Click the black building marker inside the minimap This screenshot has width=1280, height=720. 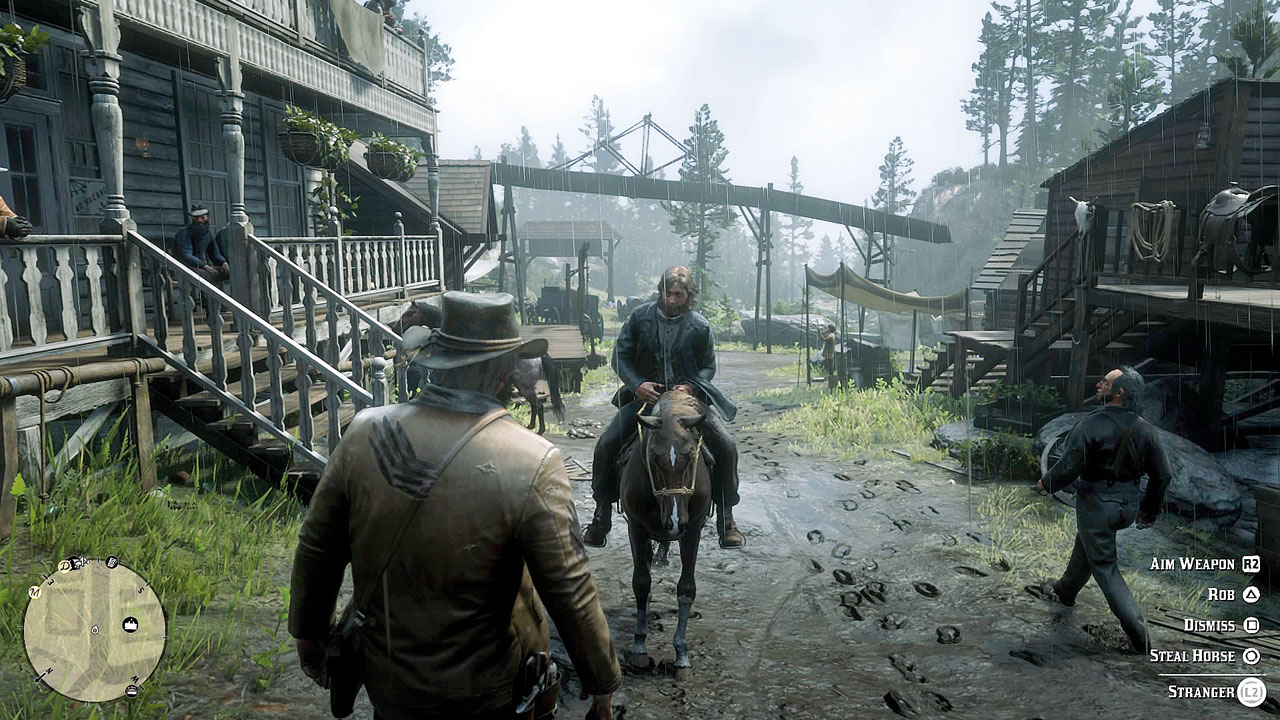[130, 625]
